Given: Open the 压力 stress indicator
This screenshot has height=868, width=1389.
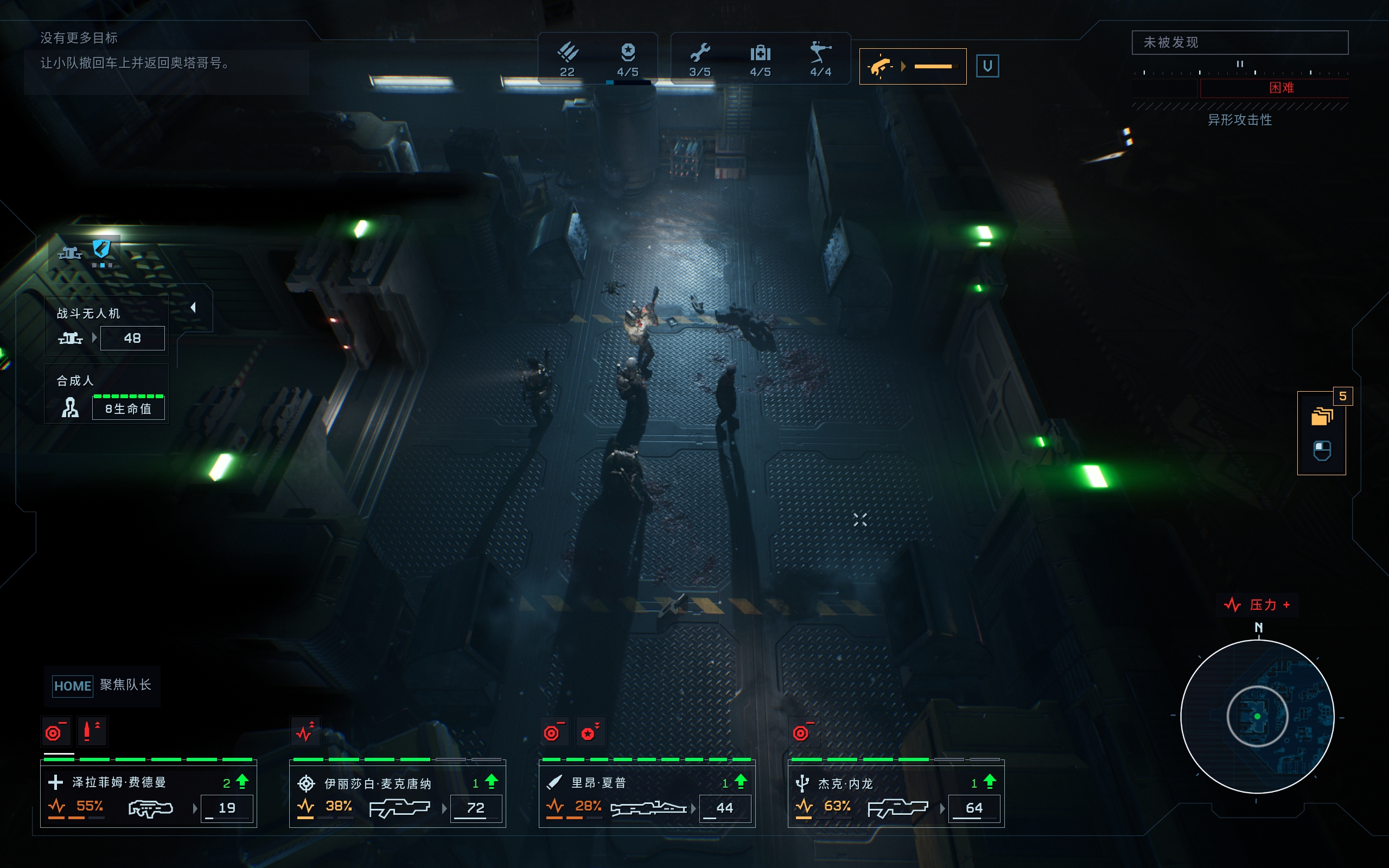Looking at the screenshot, I should click(1257, 605).
